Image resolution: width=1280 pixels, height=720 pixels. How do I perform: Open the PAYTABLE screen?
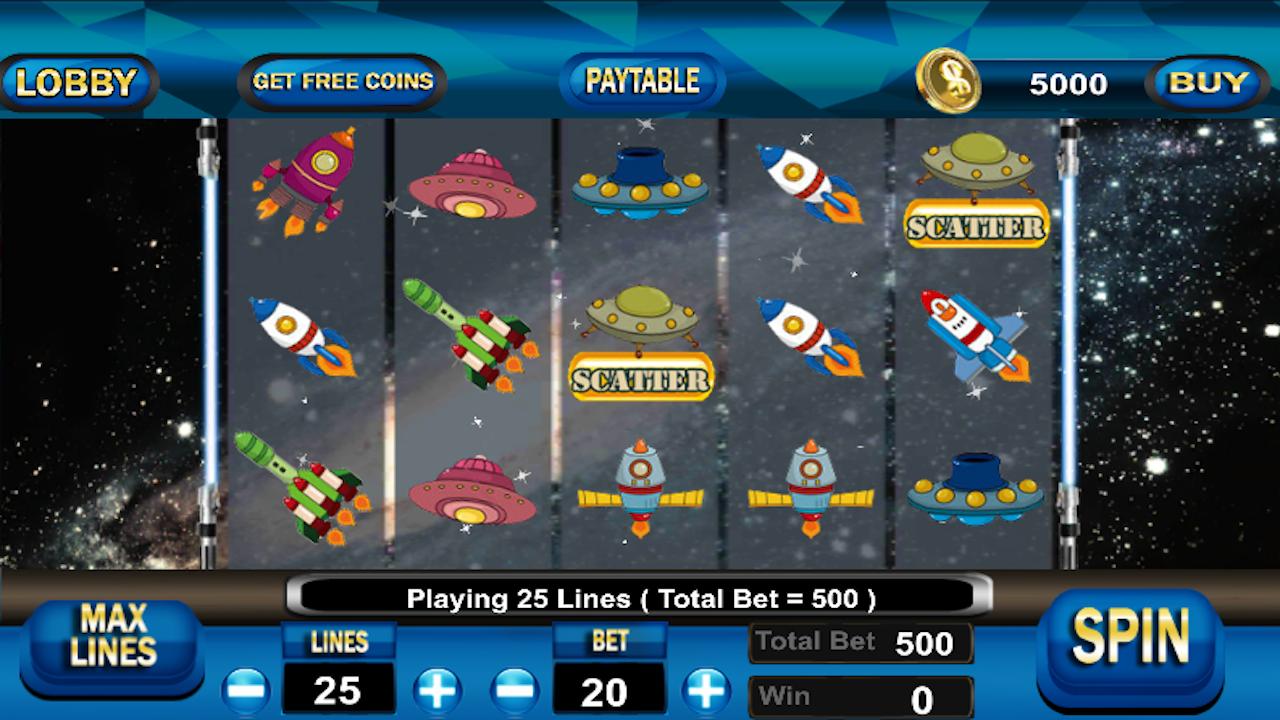tap(640, 80)
